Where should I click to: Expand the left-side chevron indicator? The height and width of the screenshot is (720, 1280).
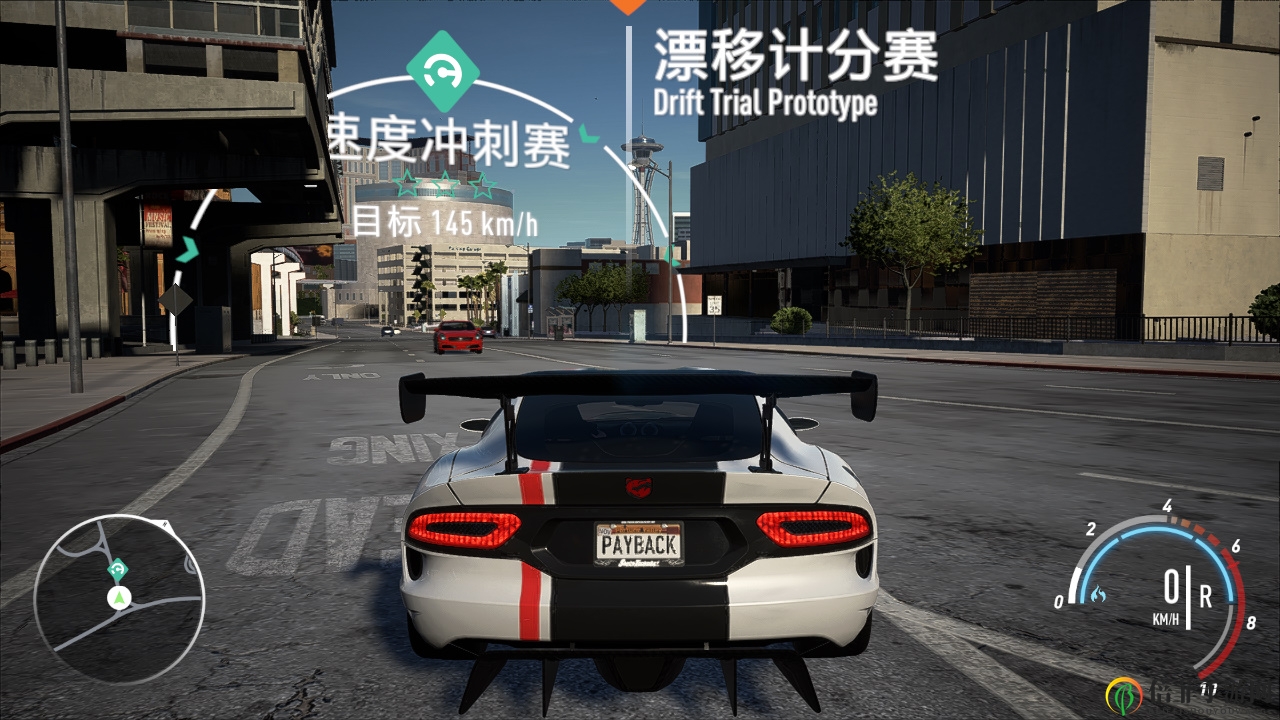pos(188,248)
